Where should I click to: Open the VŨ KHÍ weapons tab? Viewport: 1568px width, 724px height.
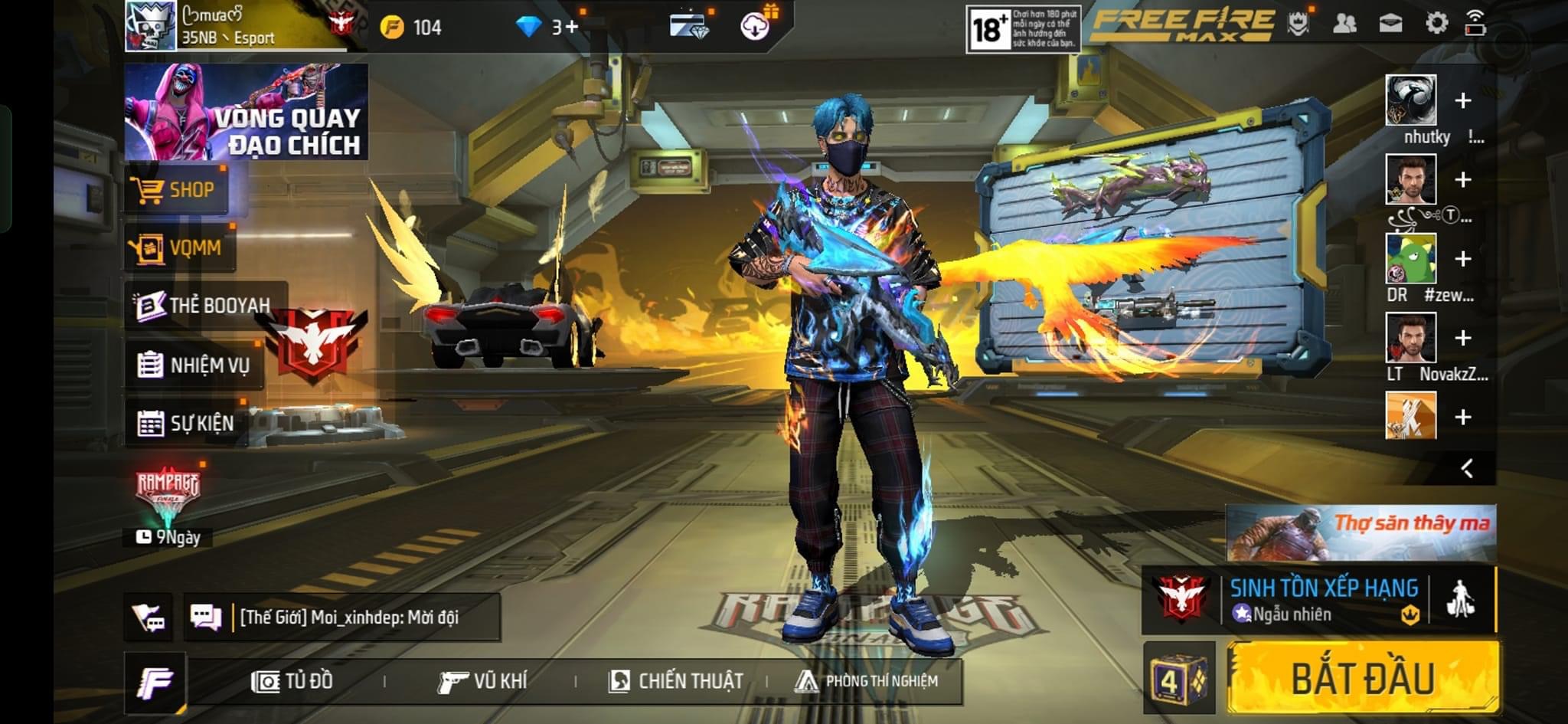[x=482, y=680]
